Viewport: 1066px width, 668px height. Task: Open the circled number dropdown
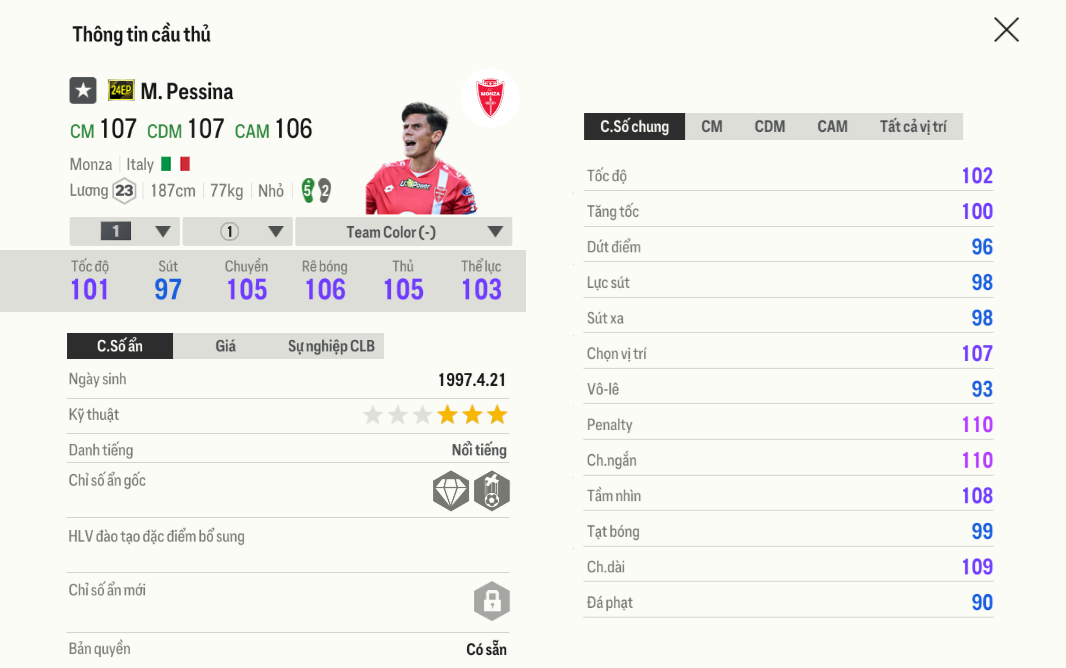238,232
